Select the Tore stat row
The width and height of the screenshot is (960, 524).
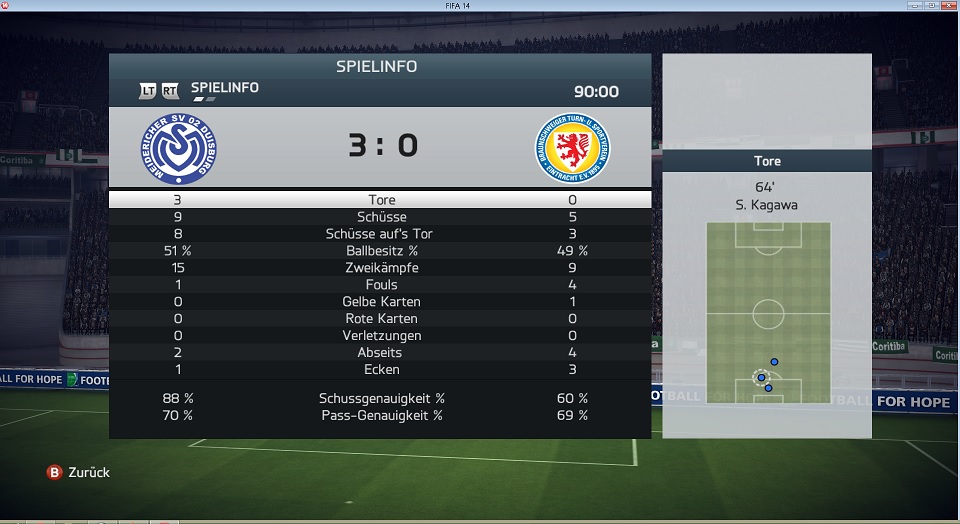click(x=380, y=200)
